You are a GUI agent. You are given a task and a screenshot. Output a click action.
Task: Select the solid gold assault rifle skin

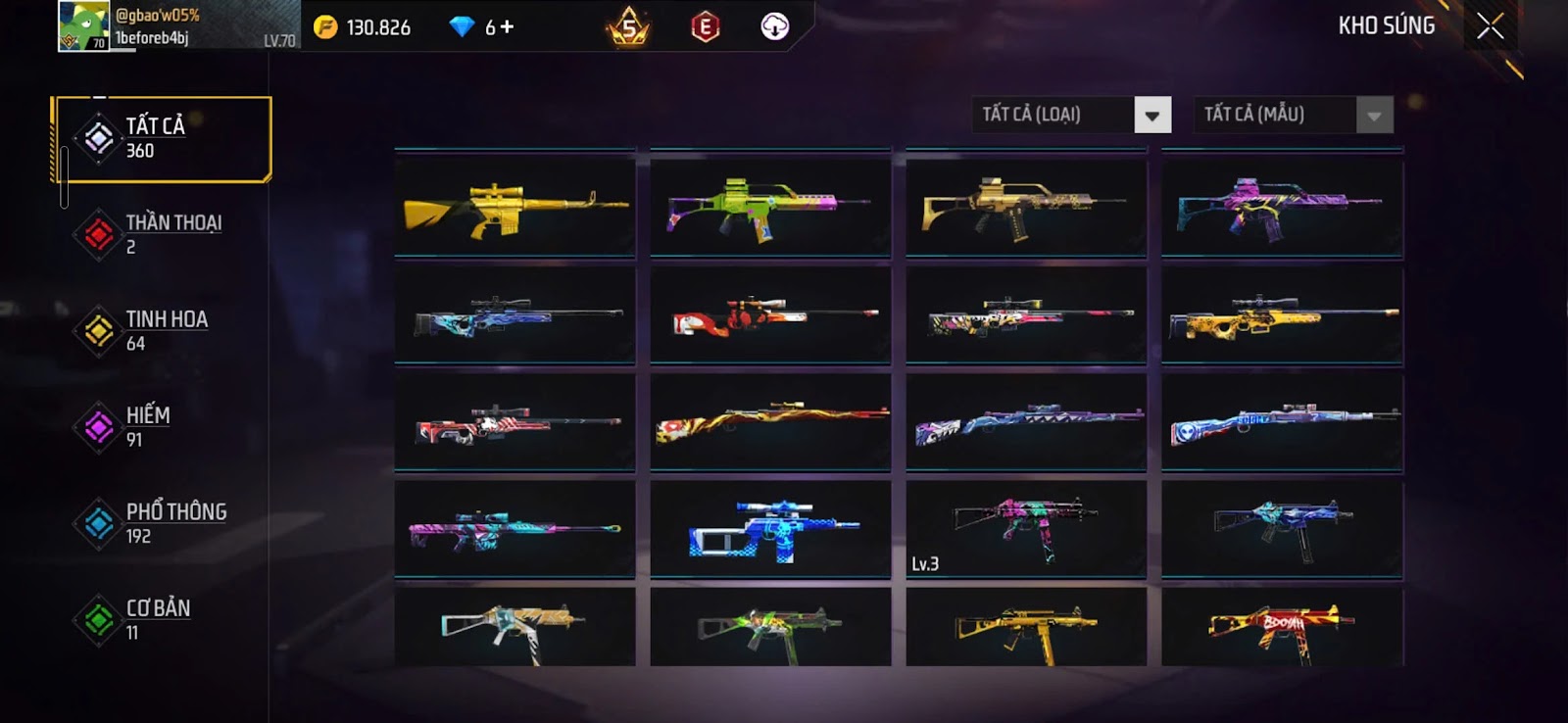(x=514, y=206)
